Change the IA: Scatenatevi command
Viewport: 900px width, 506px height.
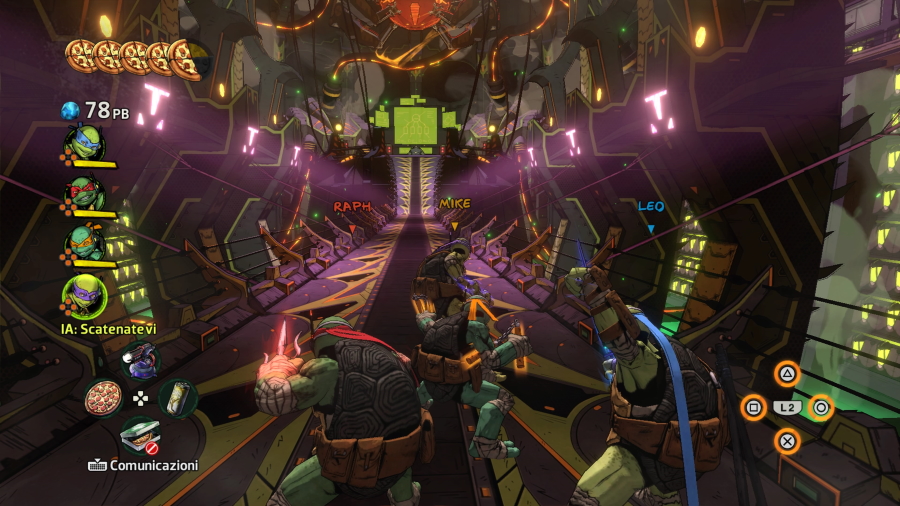[x=110, y=329]
